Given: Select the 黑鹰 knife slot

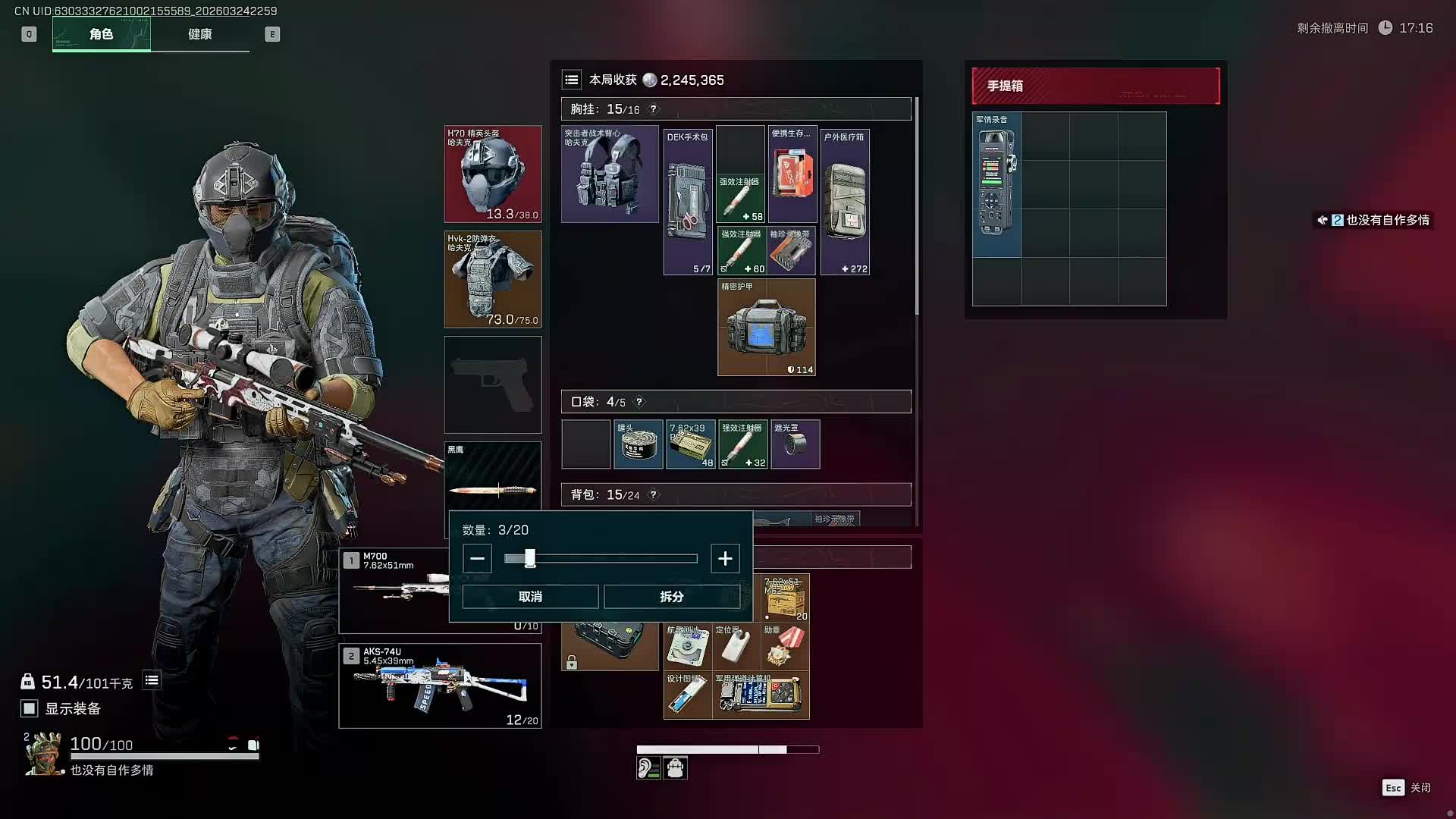Looking at the screenshot, I should (493, 478).
